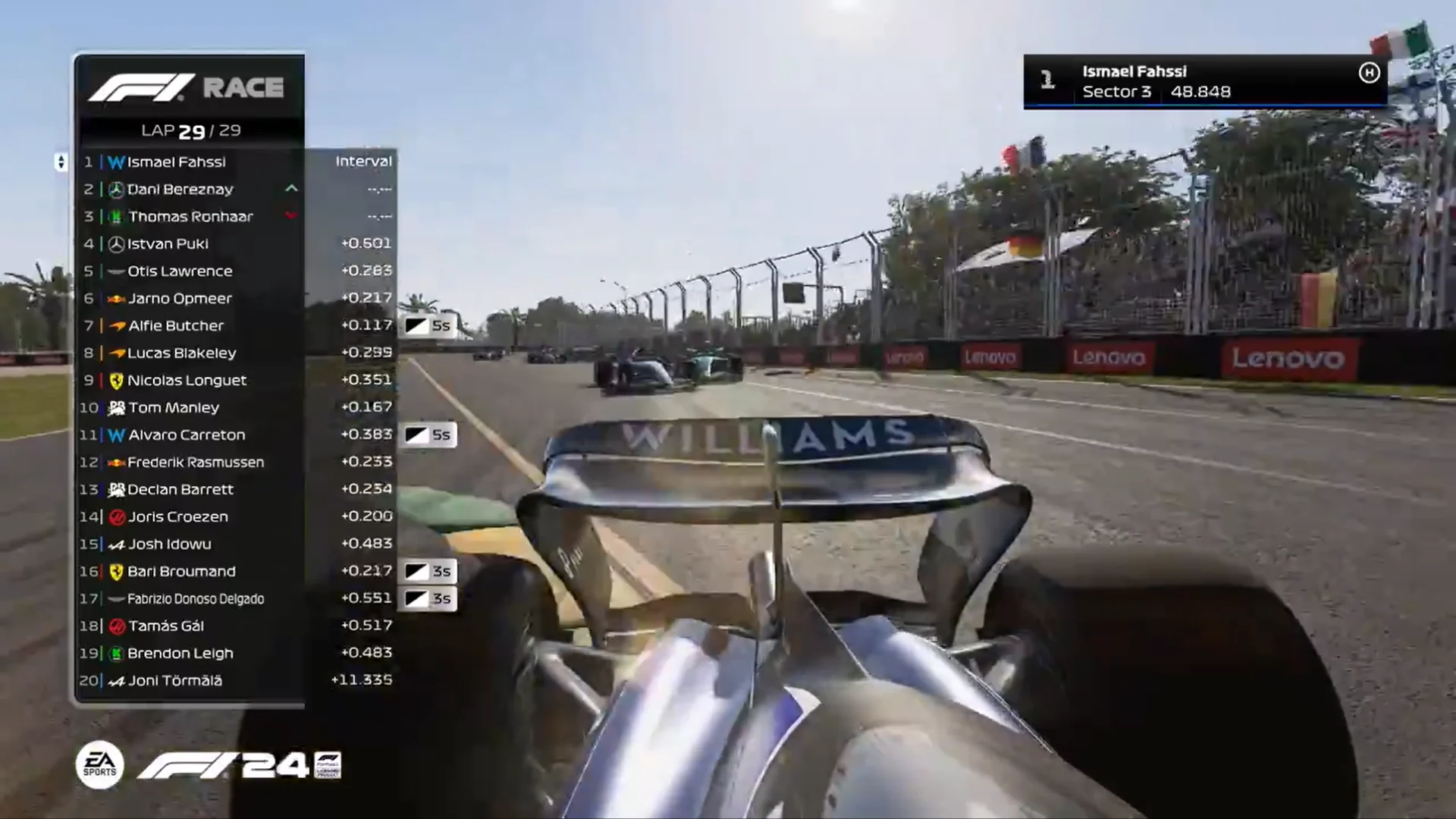The height and width of the screenshot is (819, 1456).
Task: Select the hard tyre compound icon
Action: (1367, 74)
